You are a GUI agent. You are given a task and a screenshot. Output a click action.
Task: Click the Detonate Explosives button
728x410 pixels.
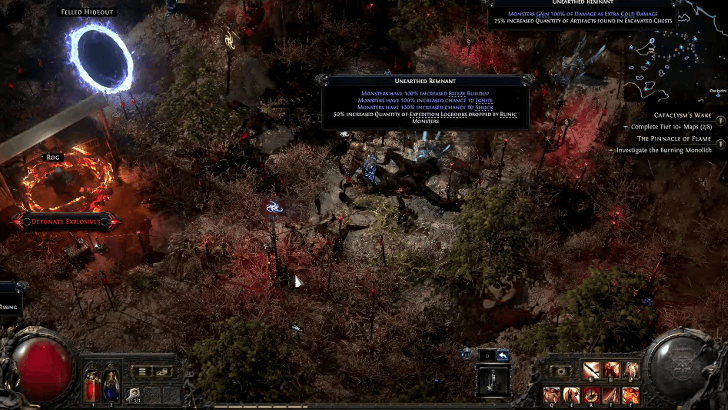(x=62, y=220)
